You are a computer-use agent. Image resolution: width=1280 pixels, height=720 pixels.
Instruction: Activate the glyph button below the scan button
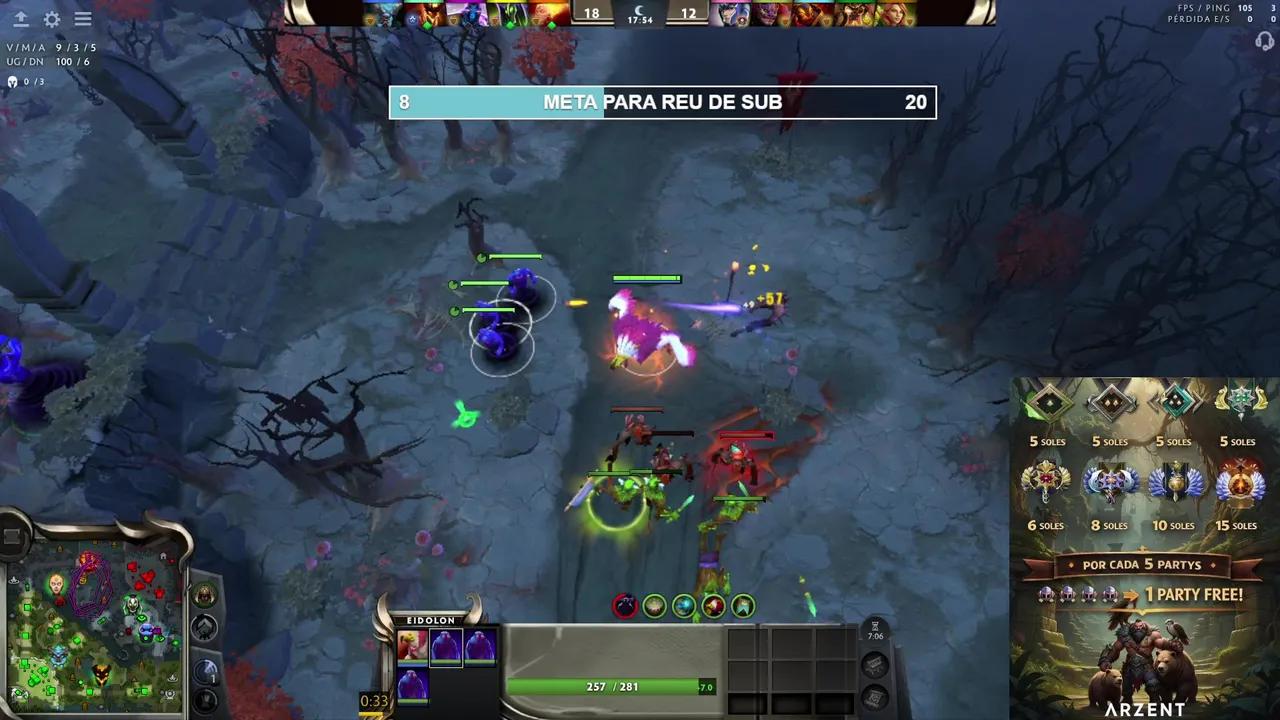click(205, 699)
